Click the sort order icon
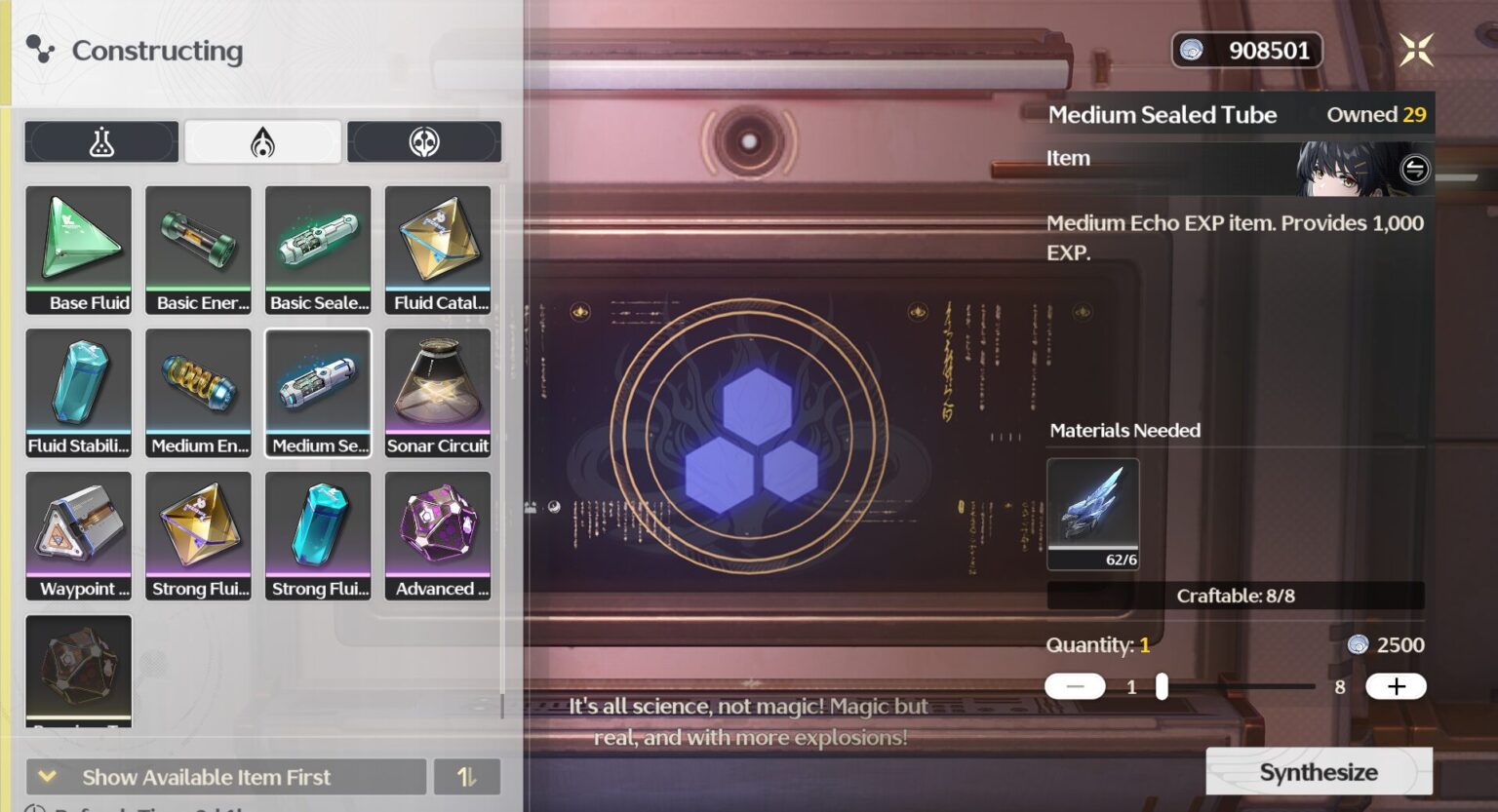This screenshot has height=812, width=1498. (467, 776)
